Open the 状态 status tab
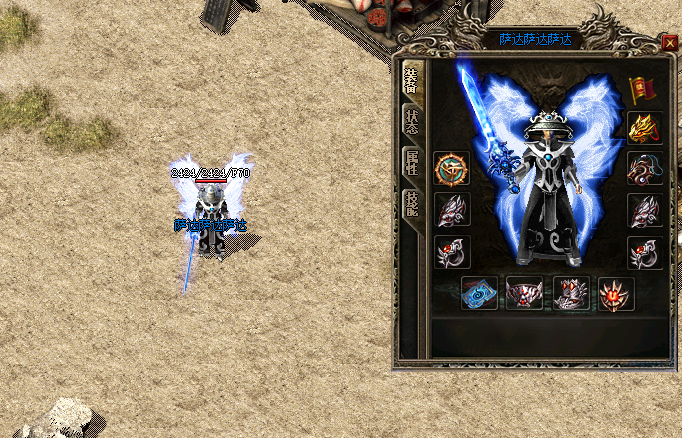Screen dimensions: 682x438 (x=411, y=121)
